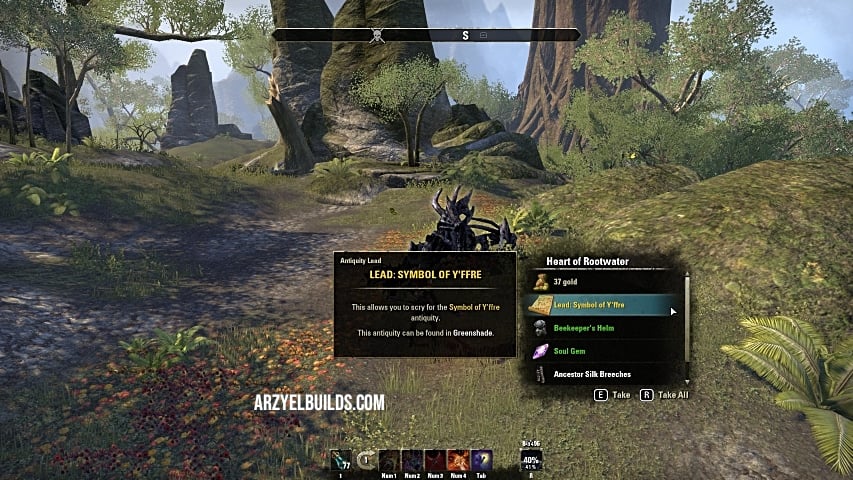This screenshot has height=480, width=853.
Task: Cast the fiery Num 4 ability
Action: (x=458, y=460)
